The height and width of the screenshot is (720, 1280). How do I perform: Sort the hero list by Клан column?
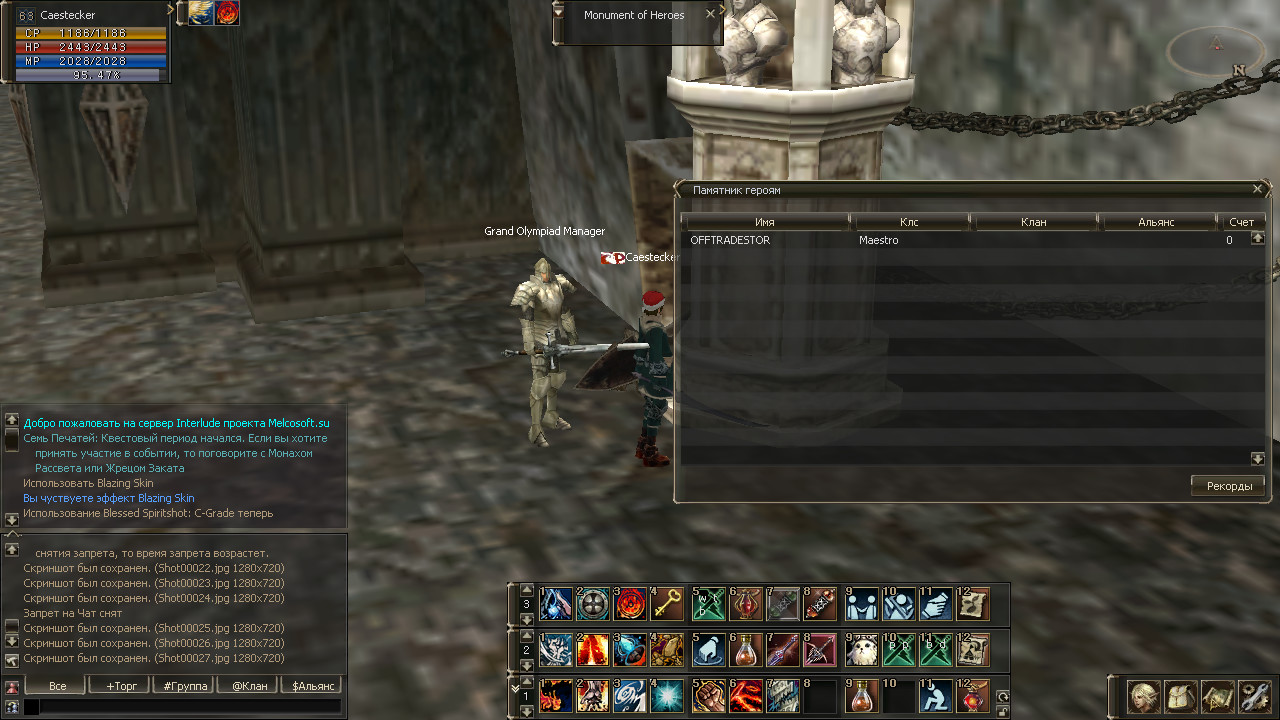tap(1034, 222)
